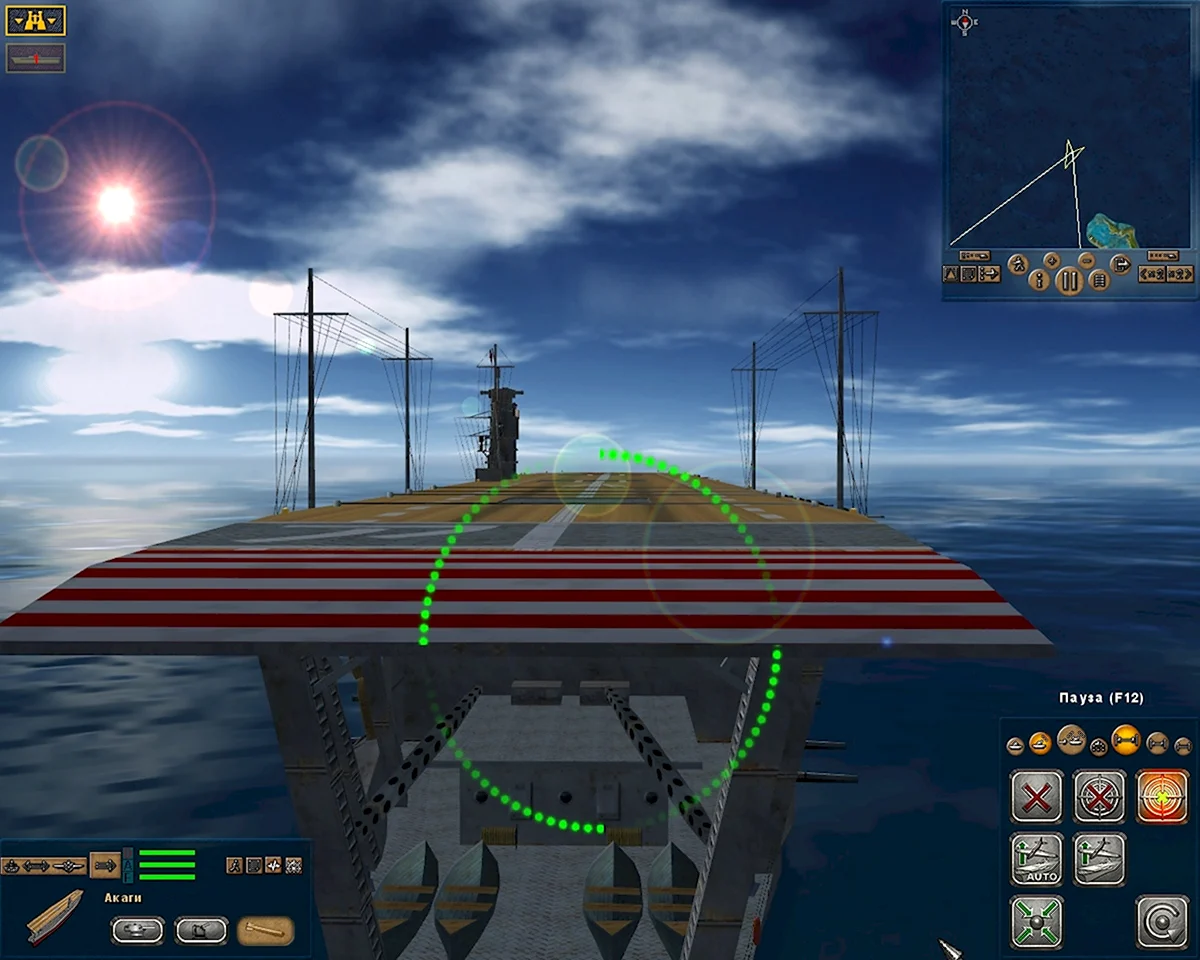Select the main gun turret weapon button
The width and height of the screenshot is (1200, 960).
(x=137, y=931)
